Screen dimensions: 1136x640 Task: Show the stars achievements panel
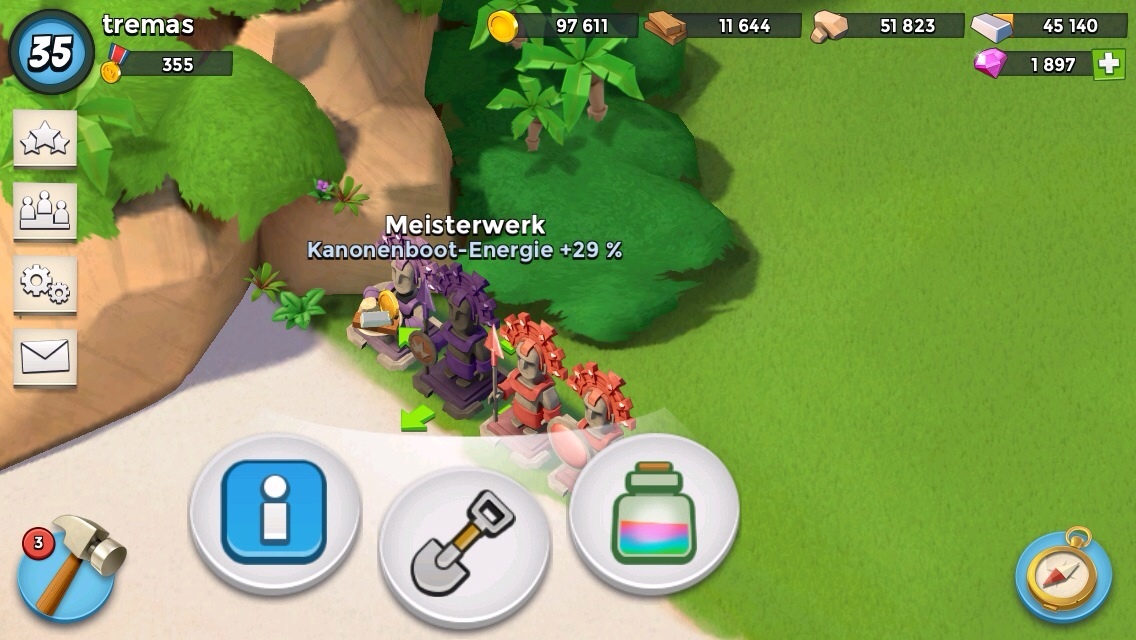click(x=45, y=141)
